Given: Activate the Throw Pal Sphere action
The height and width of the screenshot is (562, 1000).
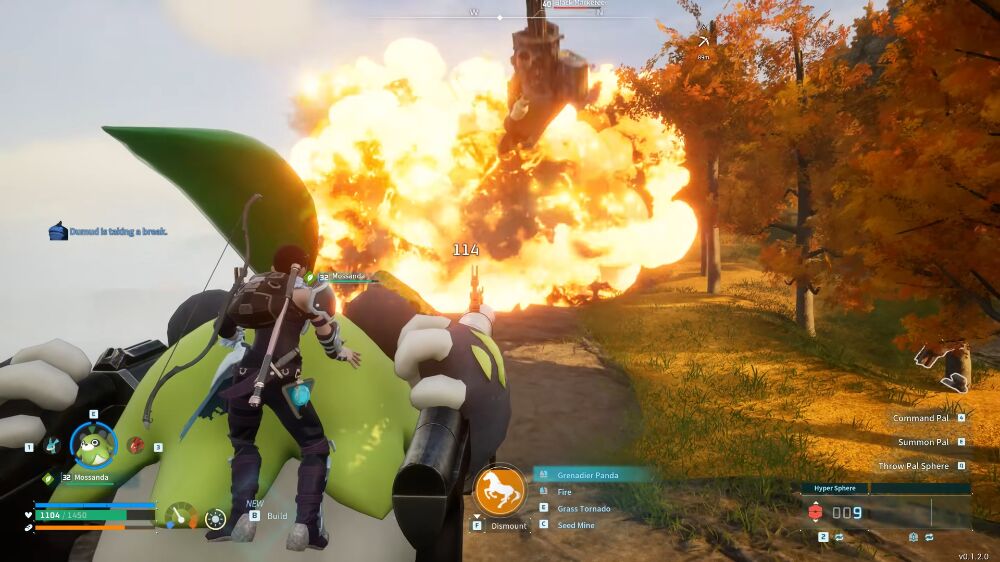Looking at the screenshot, I should (x=915, y=466).
